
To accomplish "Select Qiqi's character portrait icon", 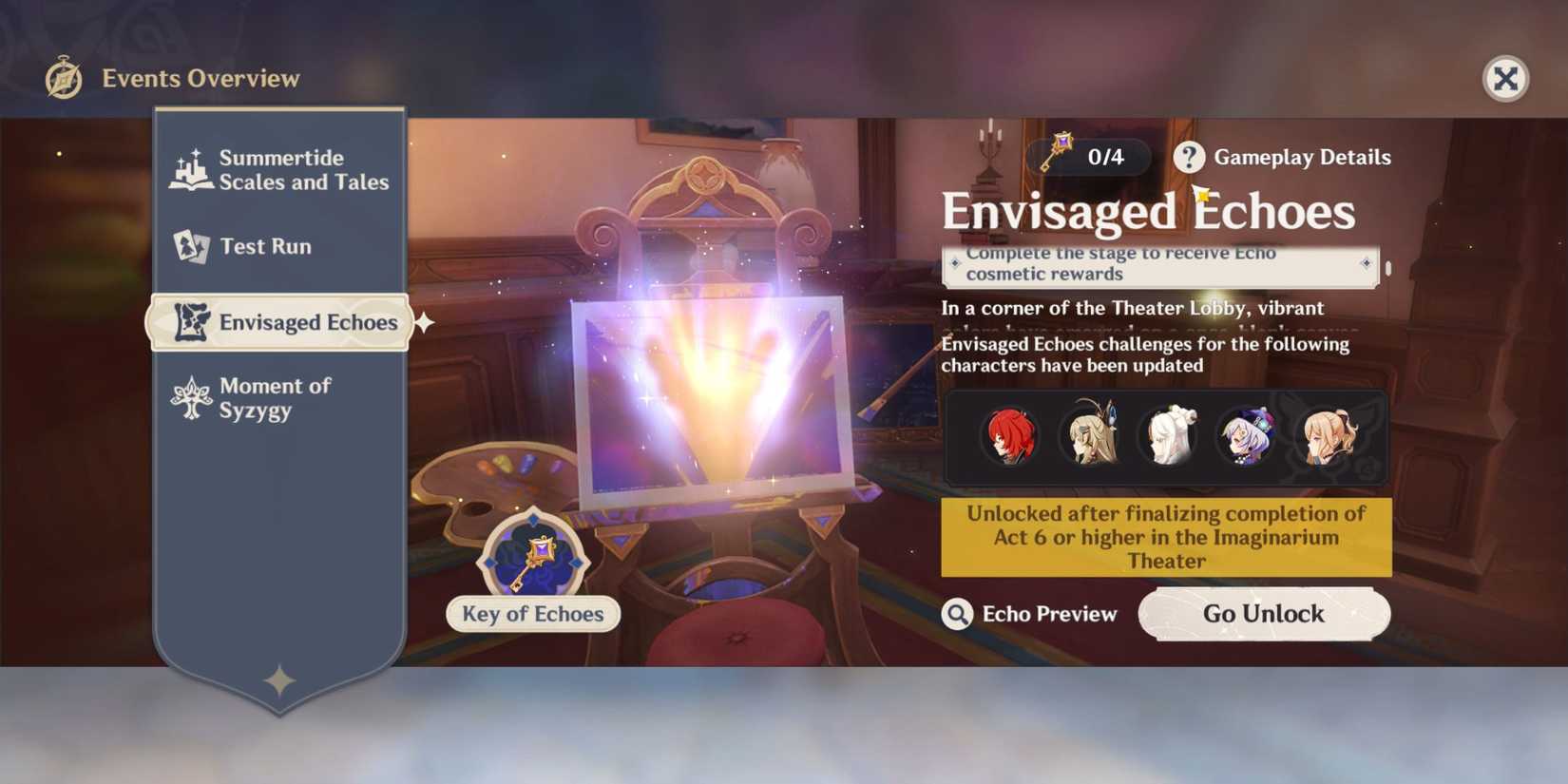I will [x=1245, y=437].
